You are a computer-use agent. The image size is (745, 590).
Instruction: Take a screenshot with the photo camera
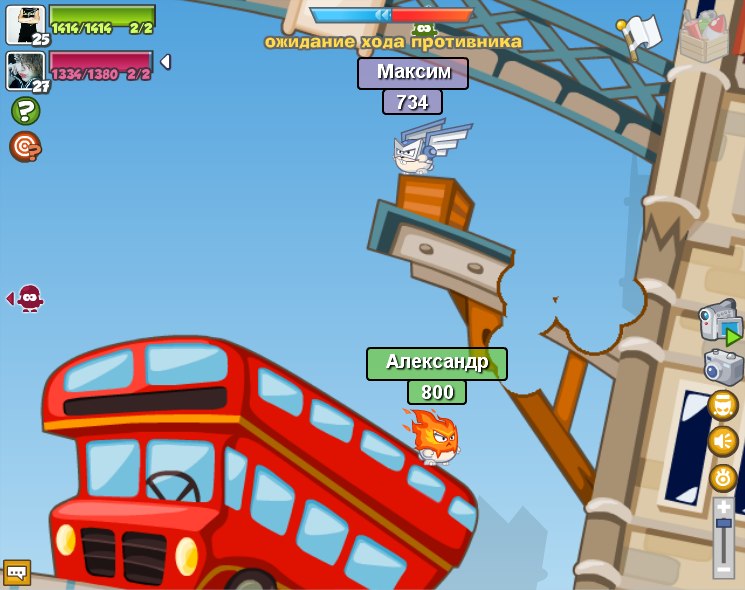point(723,366)
